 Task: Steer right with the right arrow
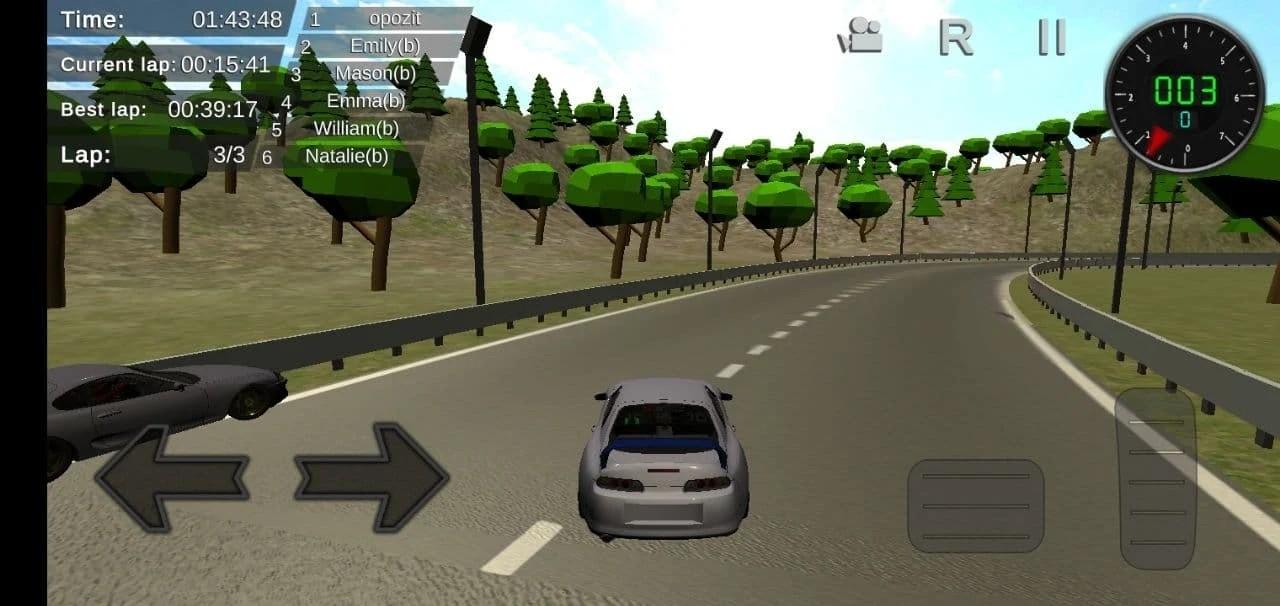[371, 477]
